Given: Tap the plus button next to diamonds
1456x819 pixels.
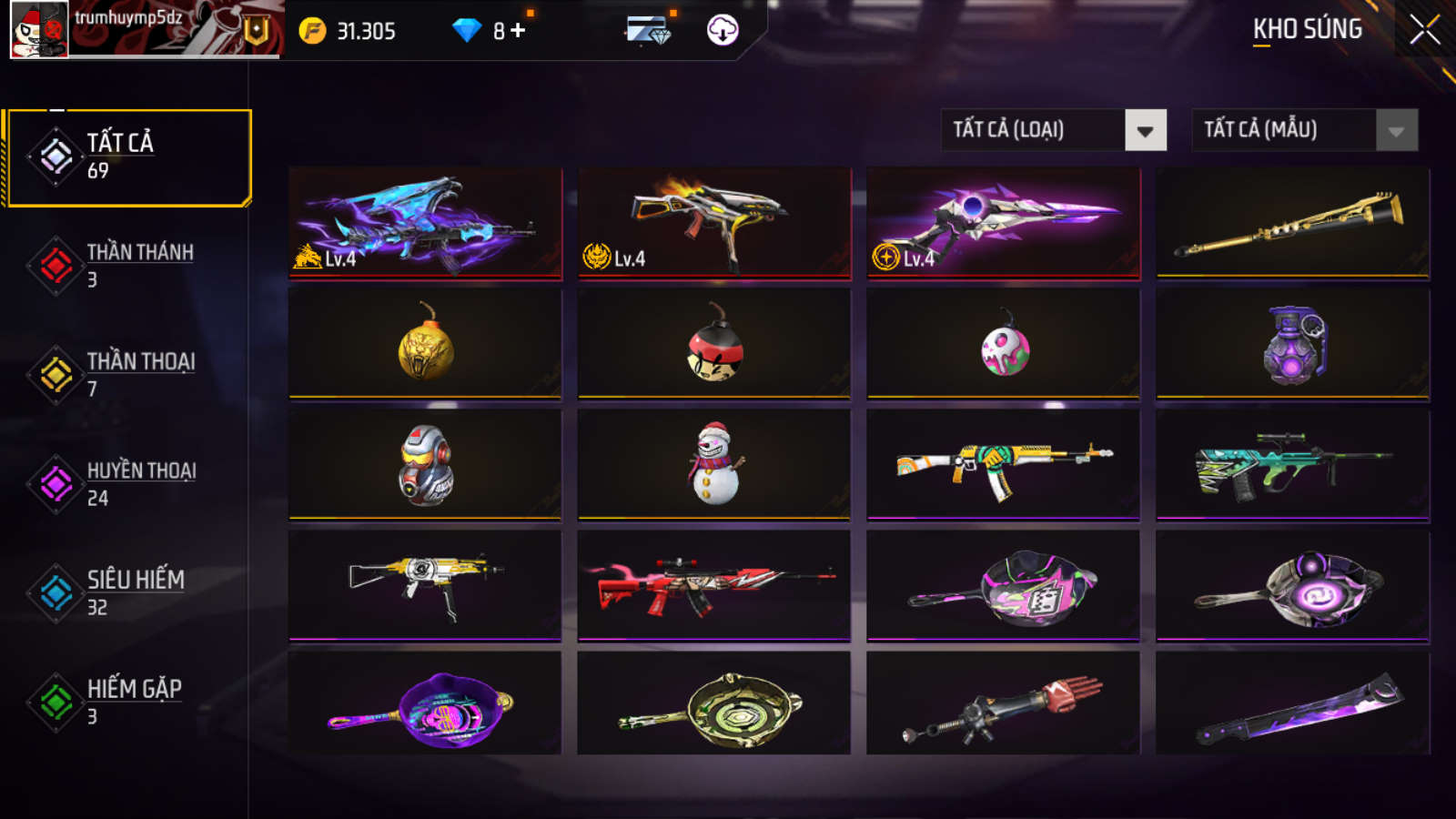Looking at the screenshot, I should [x=515, y=30].
